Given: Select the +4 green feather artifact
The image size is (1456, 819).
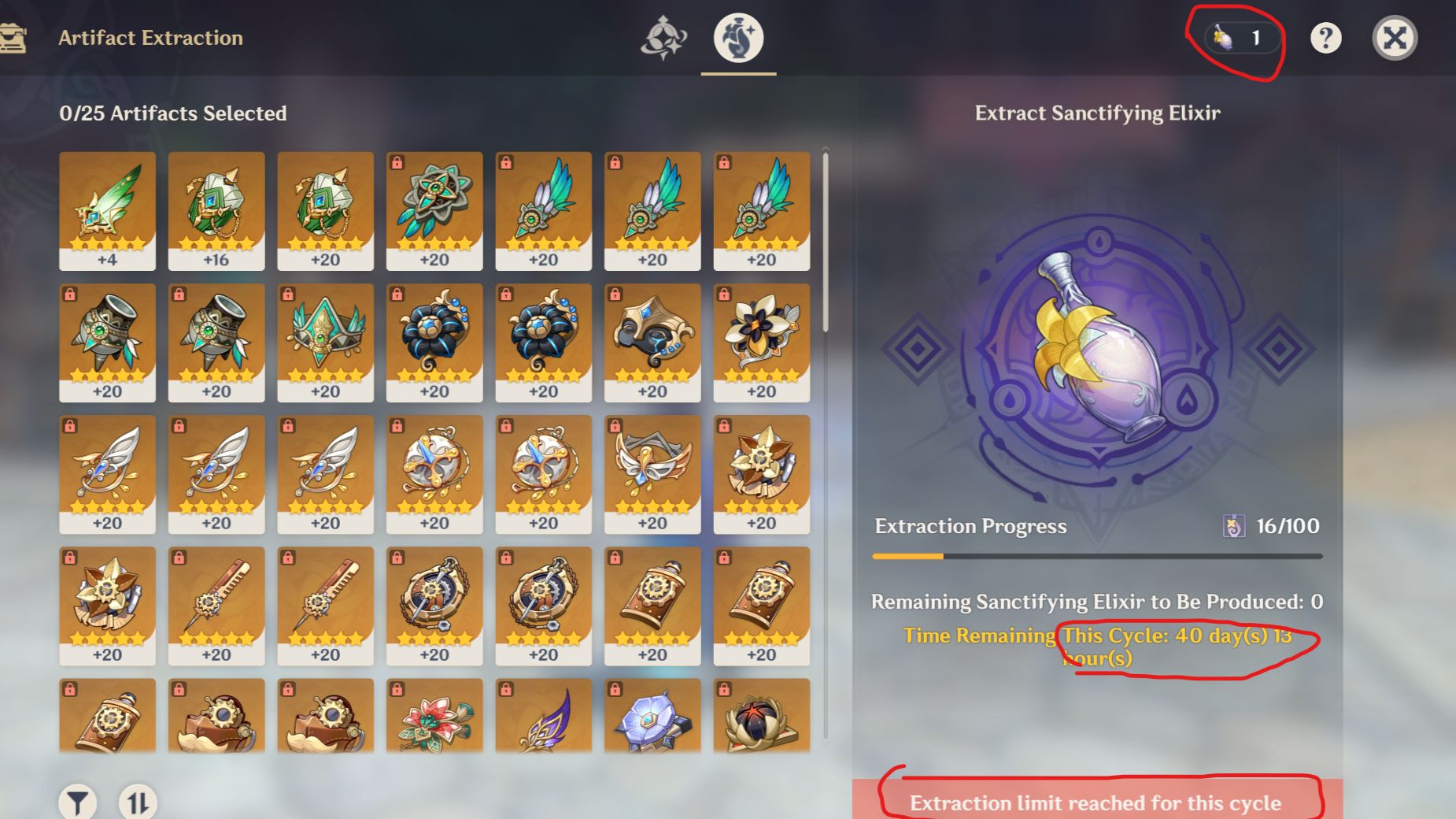Looking at the screenshot, I should 107,209.
